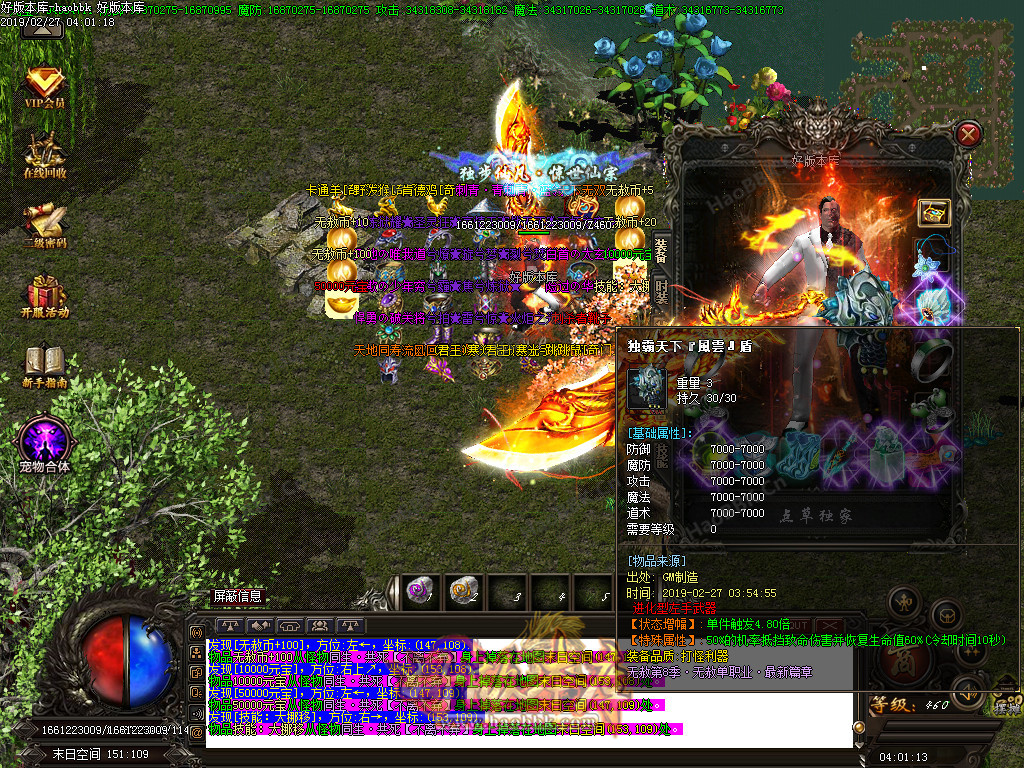Select the blue star necklace equipment slot

[x=934, y=259]
